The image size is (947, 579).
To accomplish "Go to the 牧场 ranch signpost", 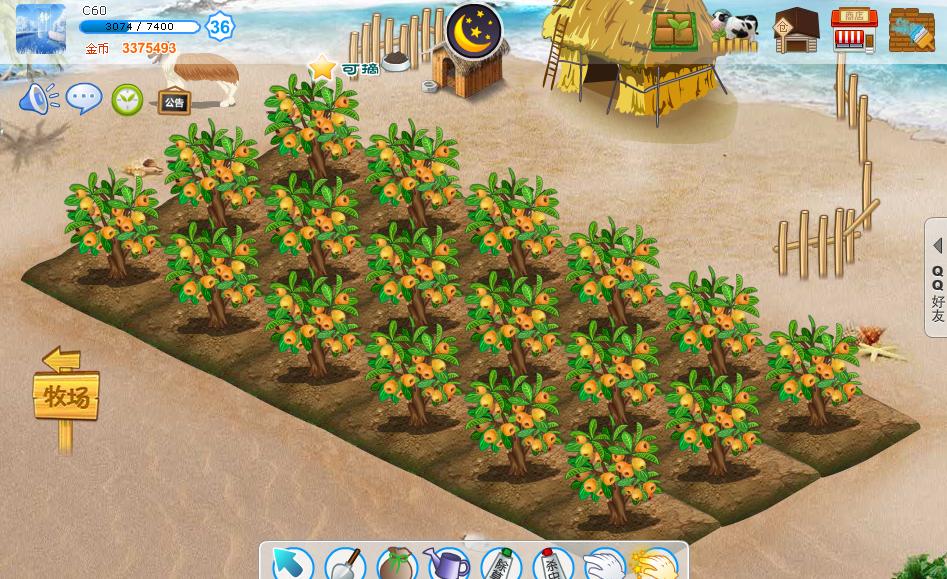I will 66,396.
